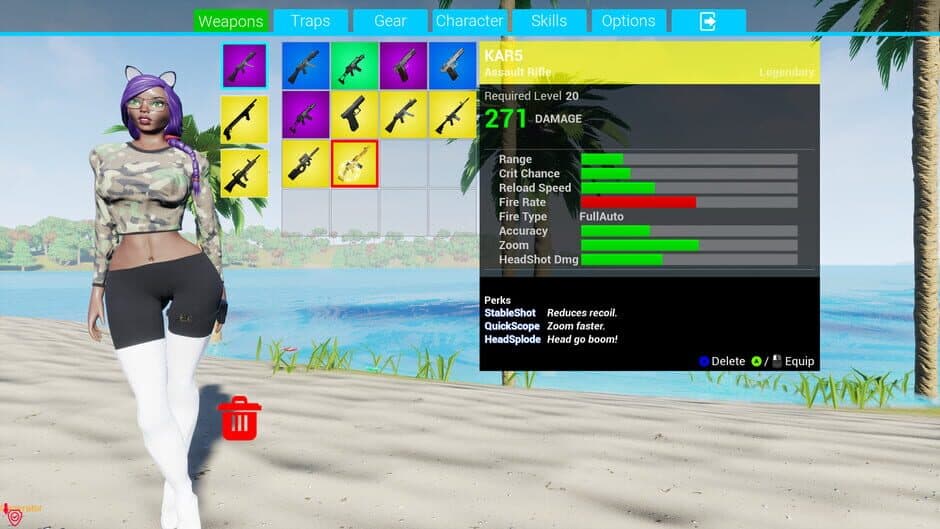The width and height of the screenshot is (940, 529).
Task: Select the silver pistol on blue background
Action: click(452, 65)
